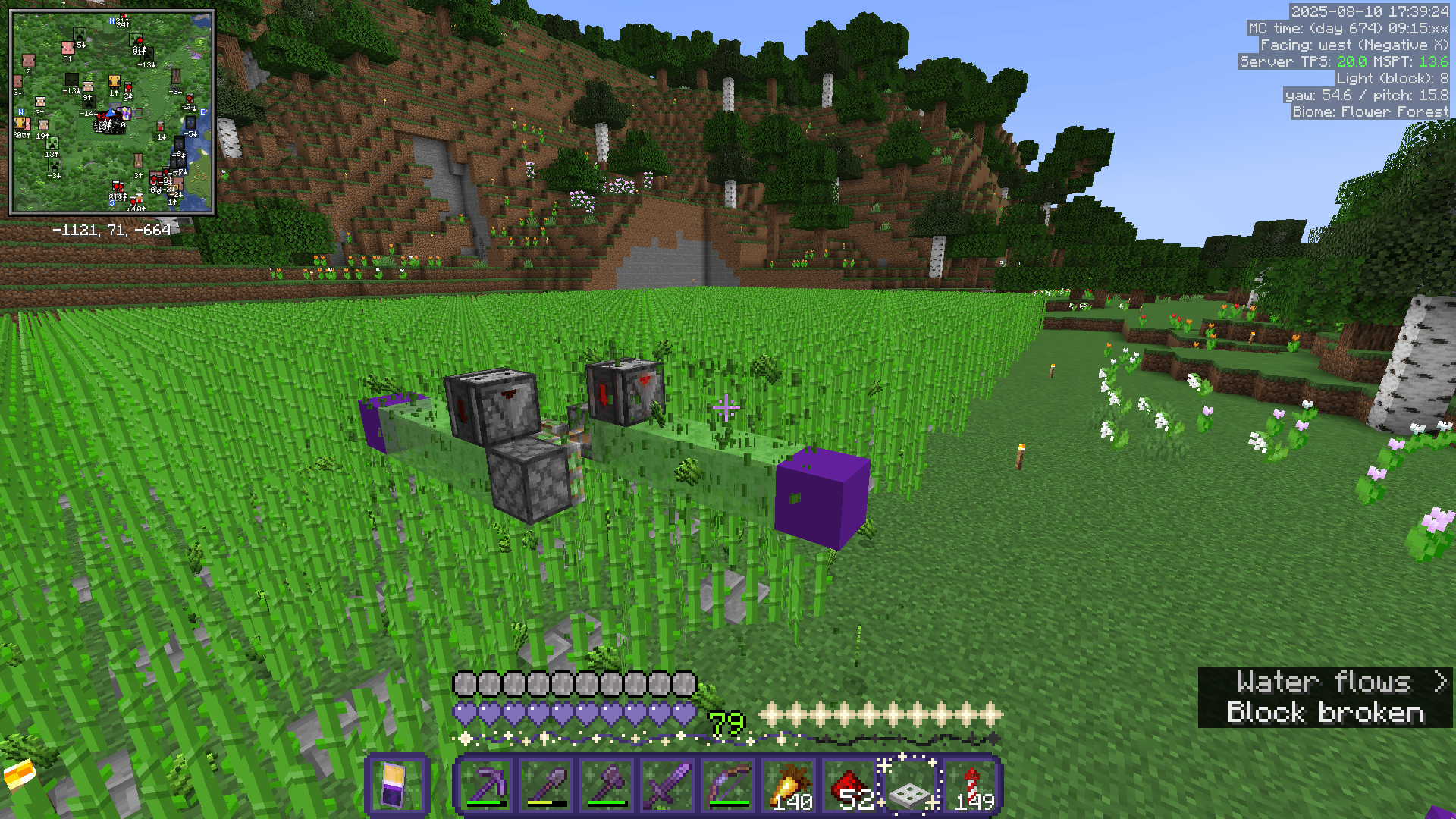Viewport: 1456px width, 819px height.
Task: Click the N compass marker on the minimap
Action: 111,20
